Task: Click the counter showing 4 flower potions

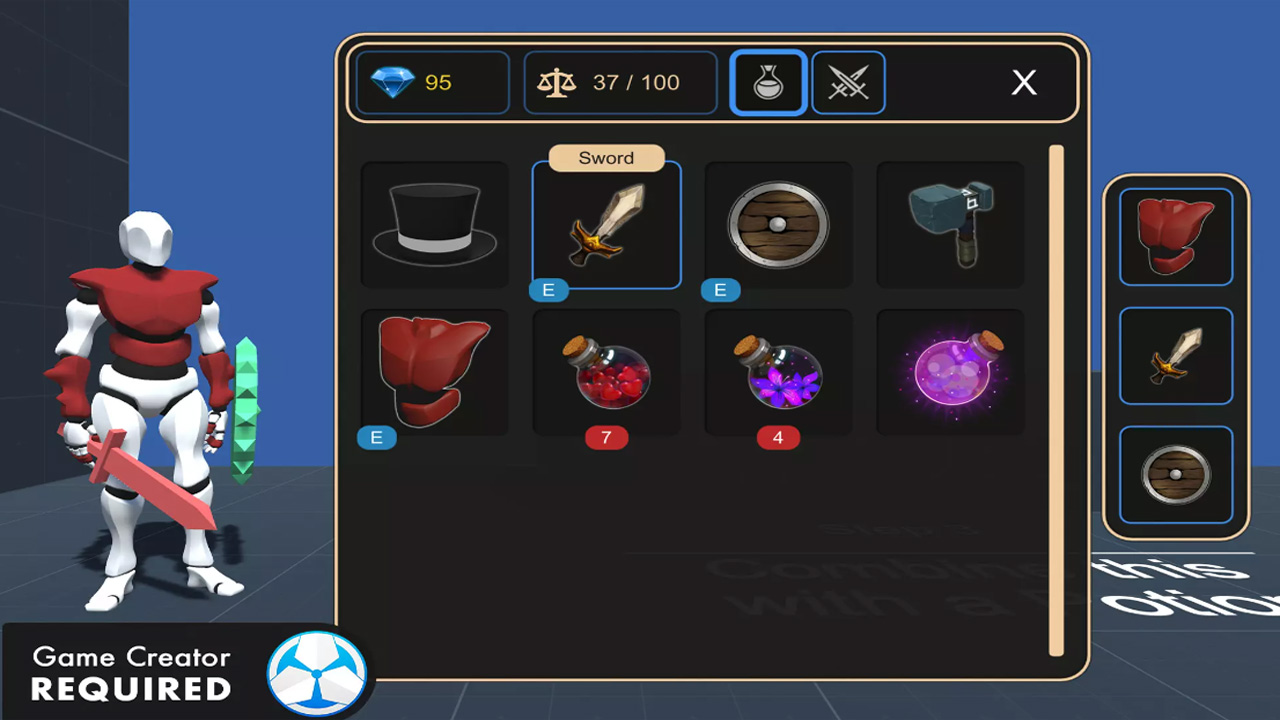Action: (x=778, y=438)
